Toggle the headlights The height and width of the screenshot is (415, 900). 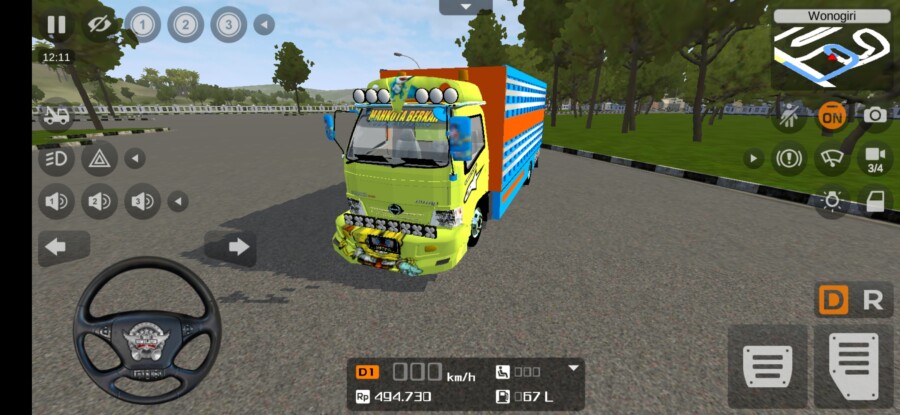point(56,158)
